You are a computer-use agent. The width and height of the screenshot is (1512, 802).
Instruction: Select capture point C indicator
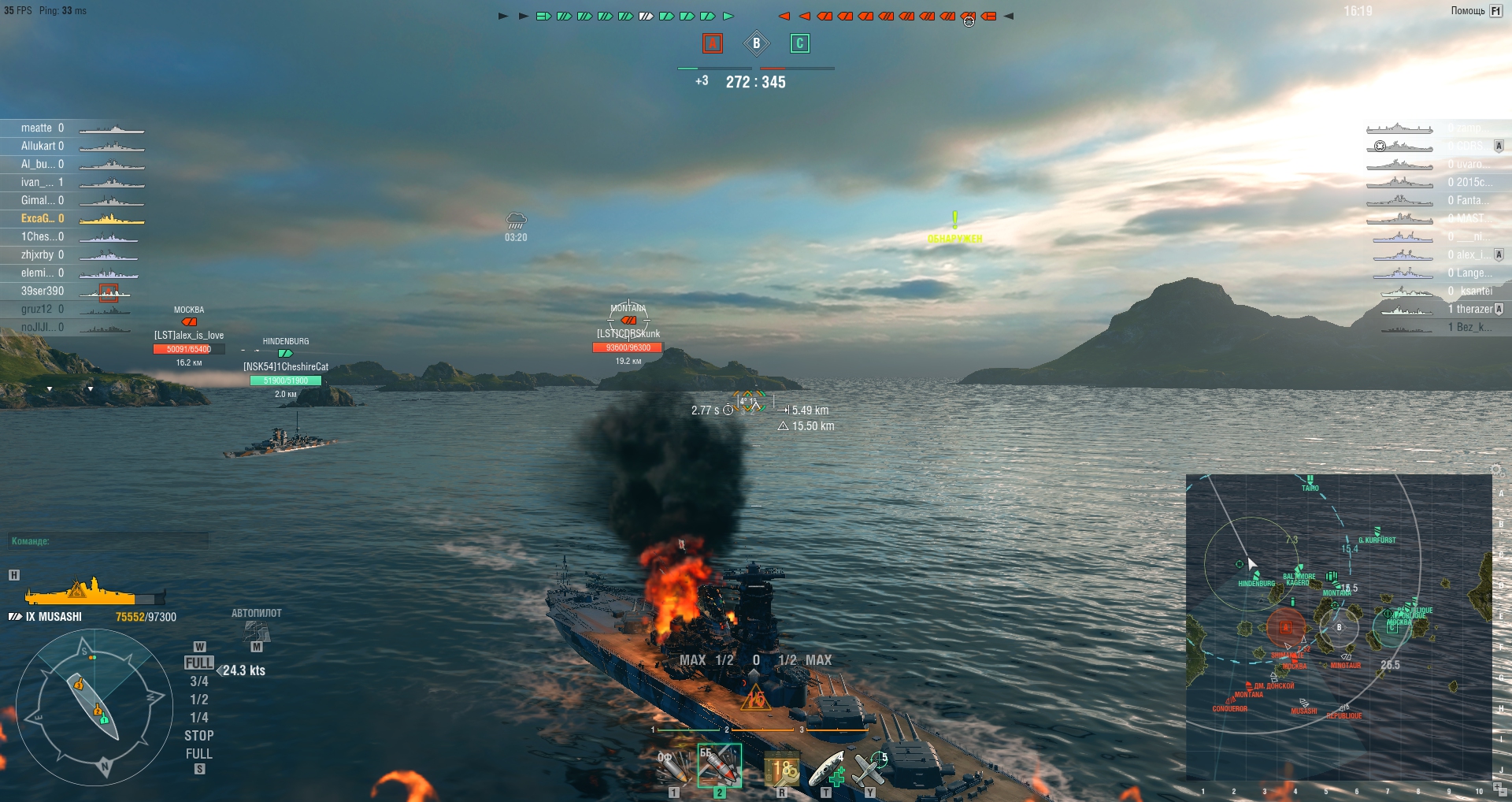pyautogui.click(x=799, y=43)
